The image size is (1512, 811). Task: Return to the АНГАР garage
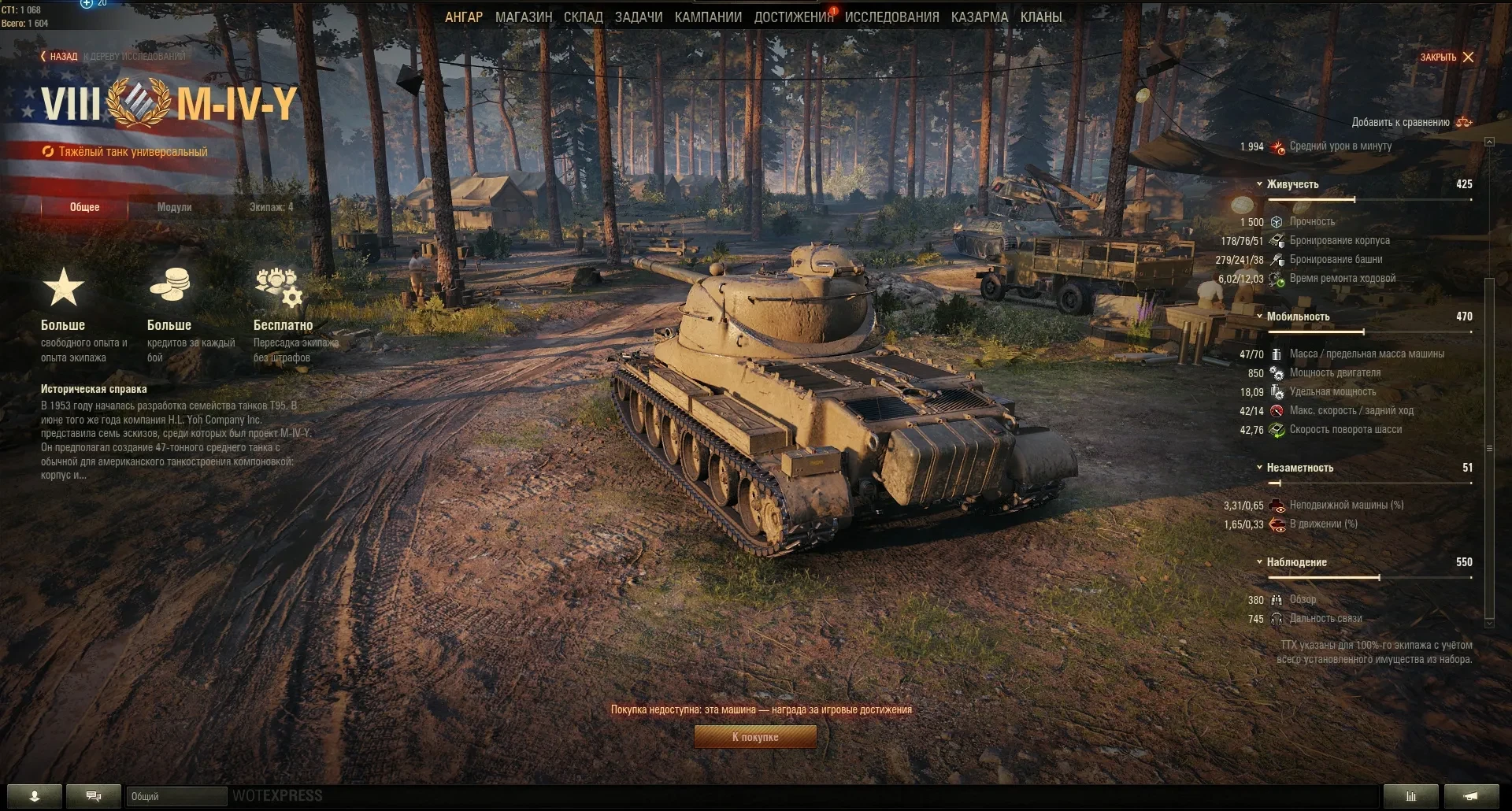pyautogui.click(x=464, y=17)
